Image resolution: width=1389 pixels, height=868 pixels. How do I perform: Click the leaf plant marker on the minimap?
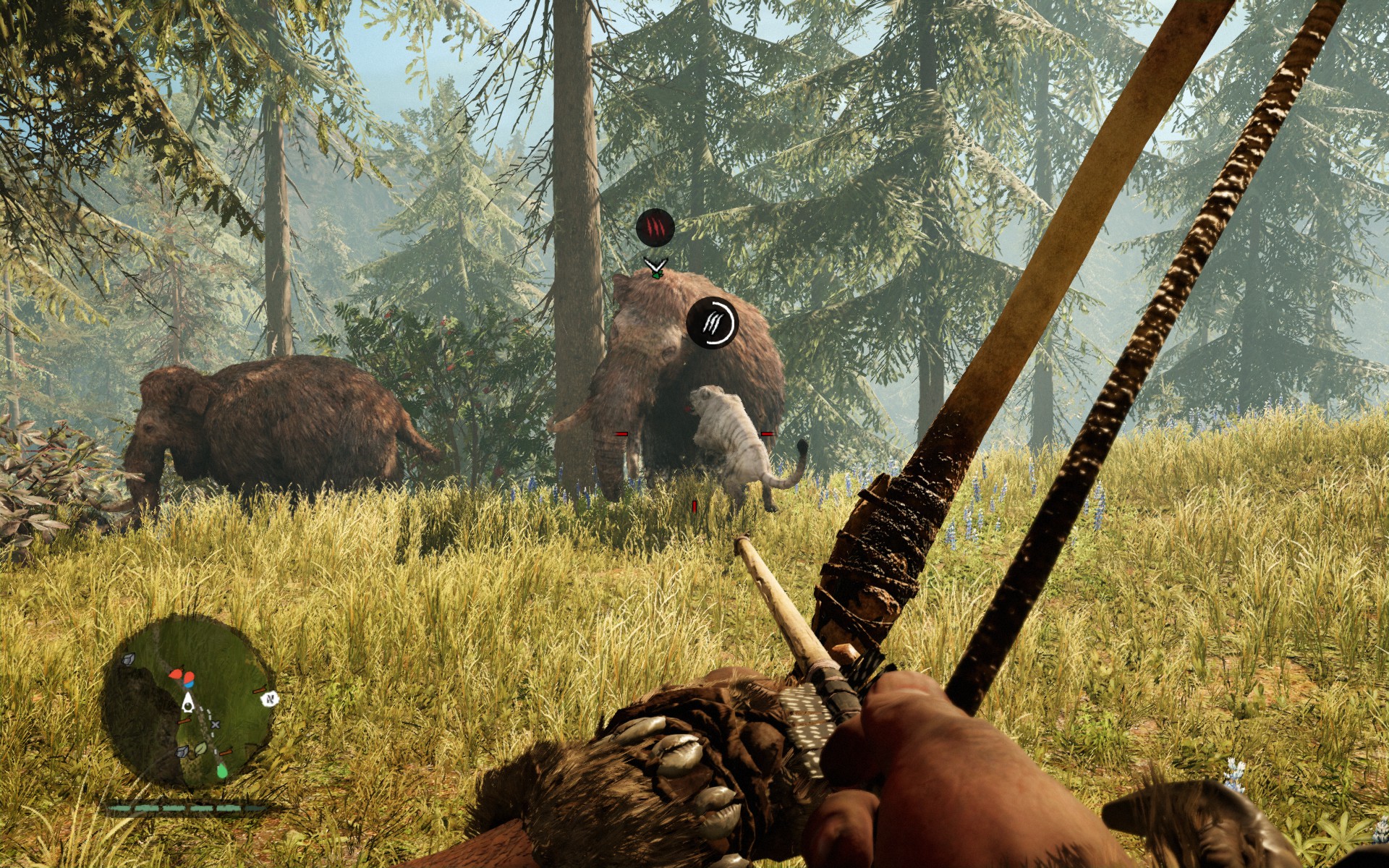[202, 748]
